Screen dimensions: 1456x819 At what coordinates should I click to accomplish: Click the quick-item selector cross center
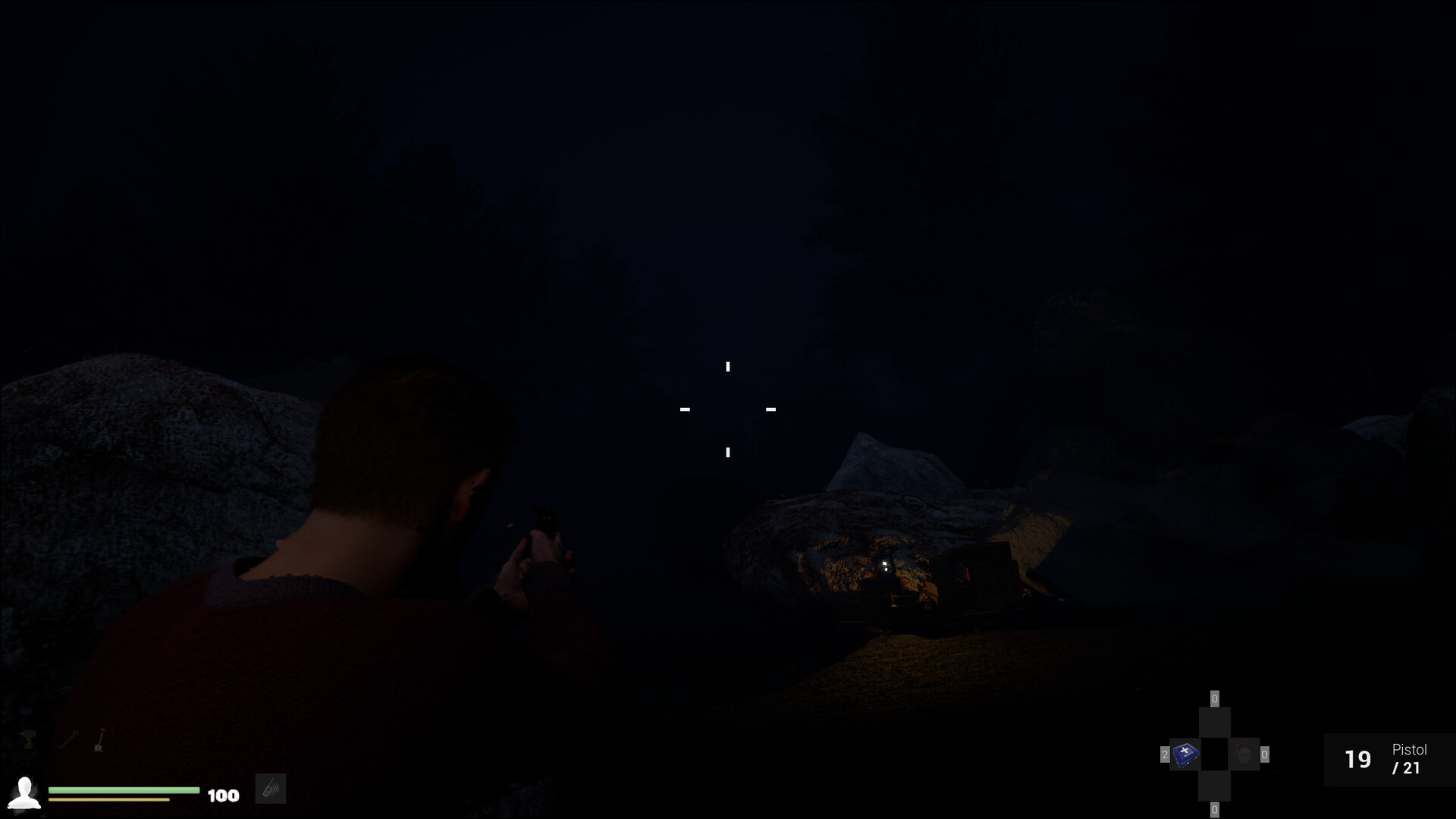[1215, 754]
